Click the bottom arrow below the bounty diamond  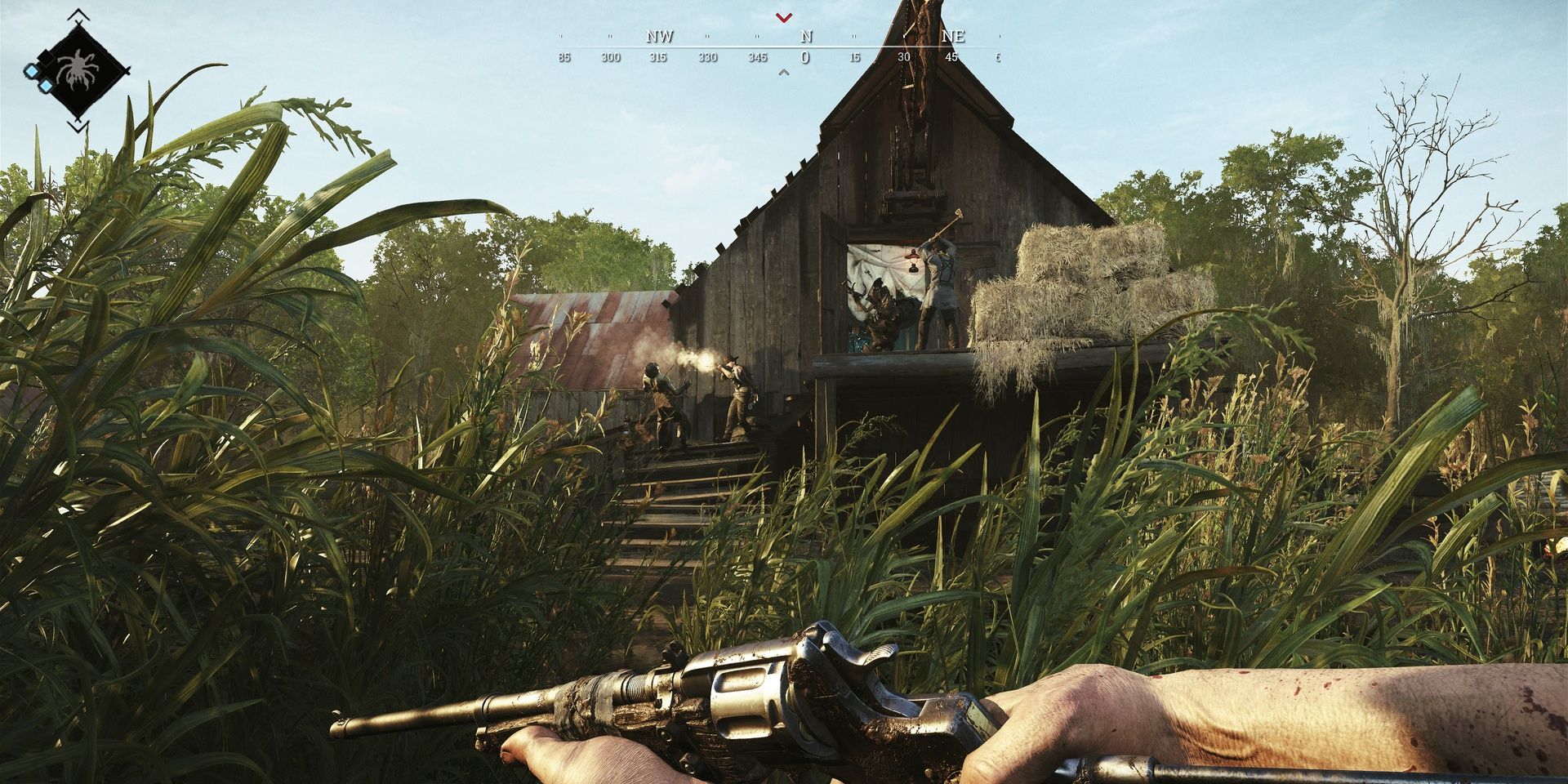[x=78, y=125]
